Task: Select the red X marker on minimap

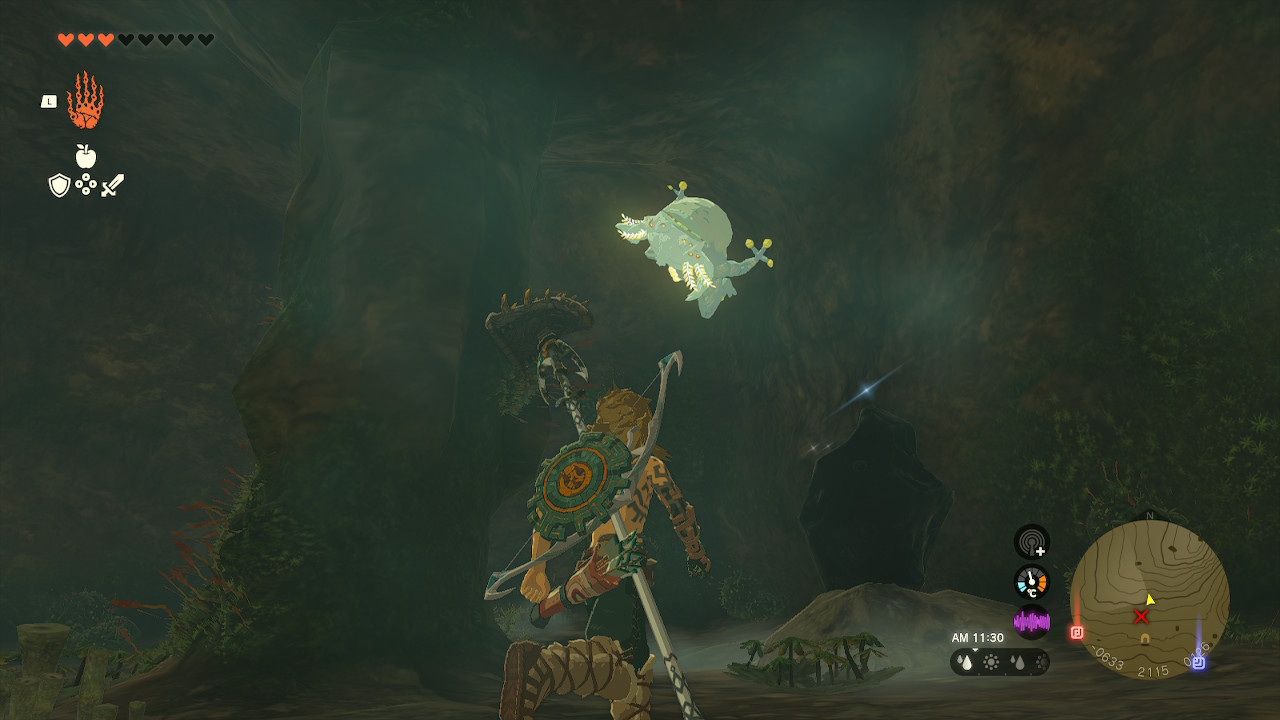Action: (1141, 616)
